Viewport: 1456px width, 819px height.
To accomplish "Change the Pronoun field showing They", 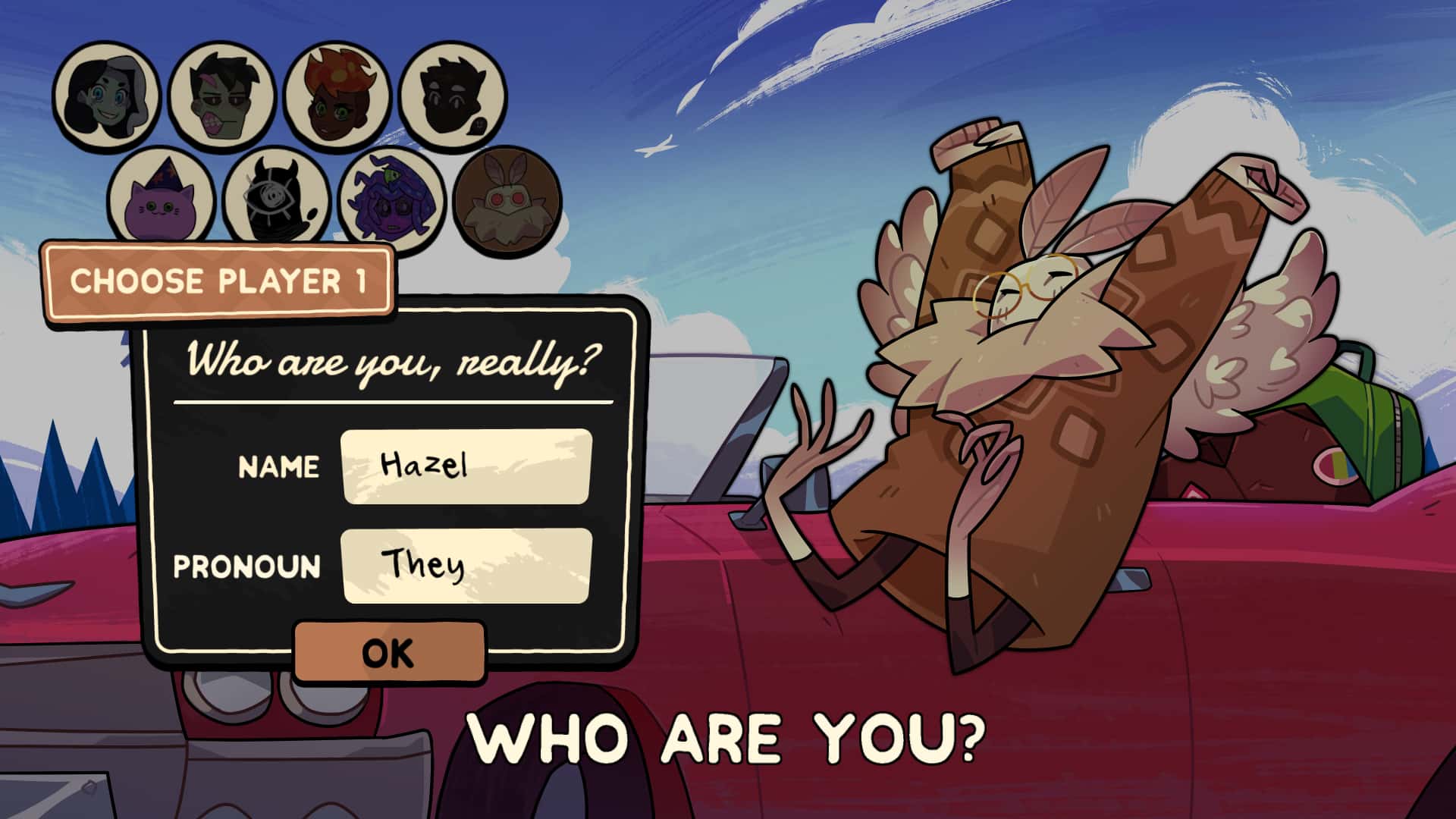I will coord(466,566).
